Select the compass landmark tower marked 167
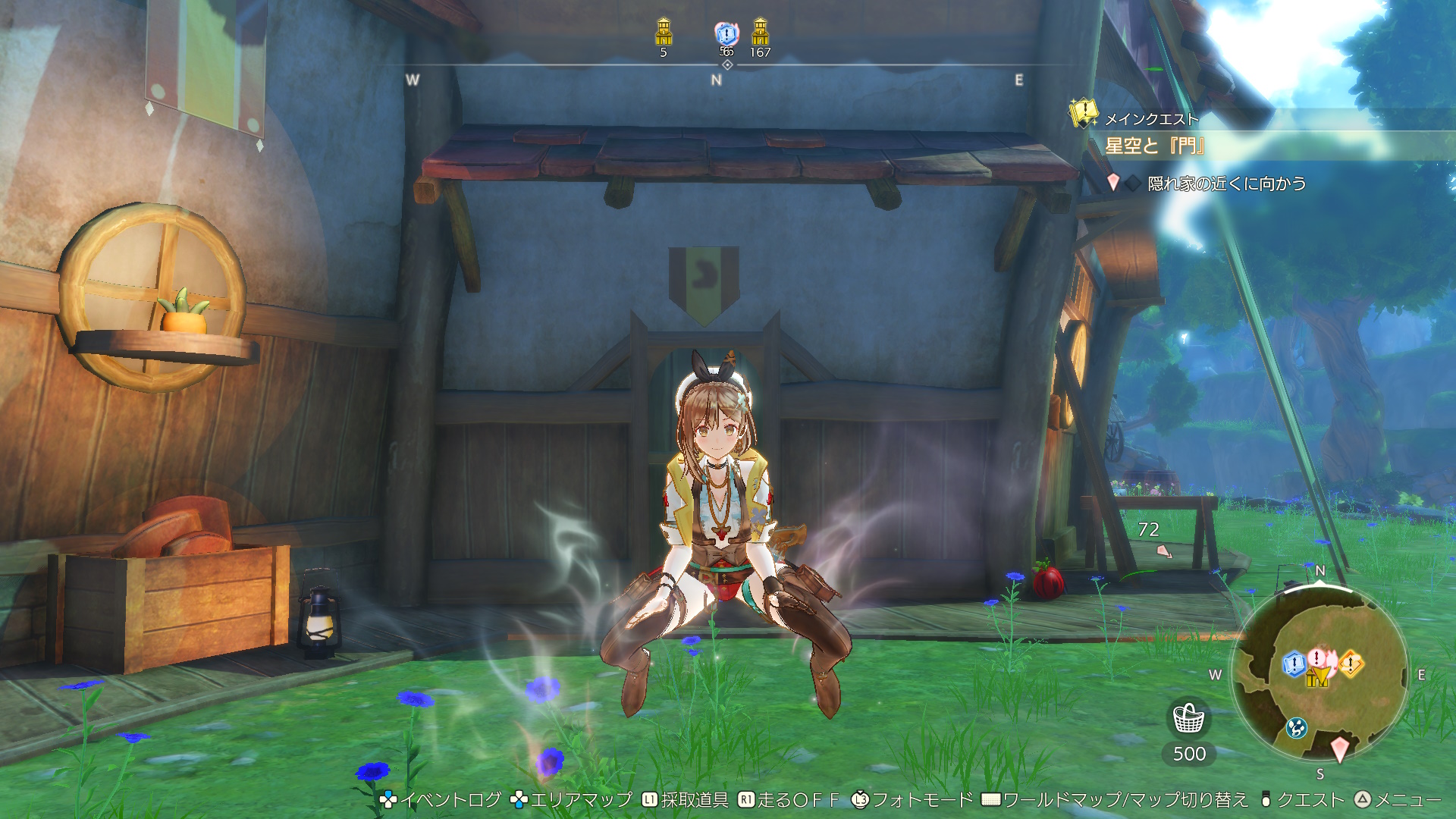This screenshot has width=1456, height=819. click(x=760, y=33)
